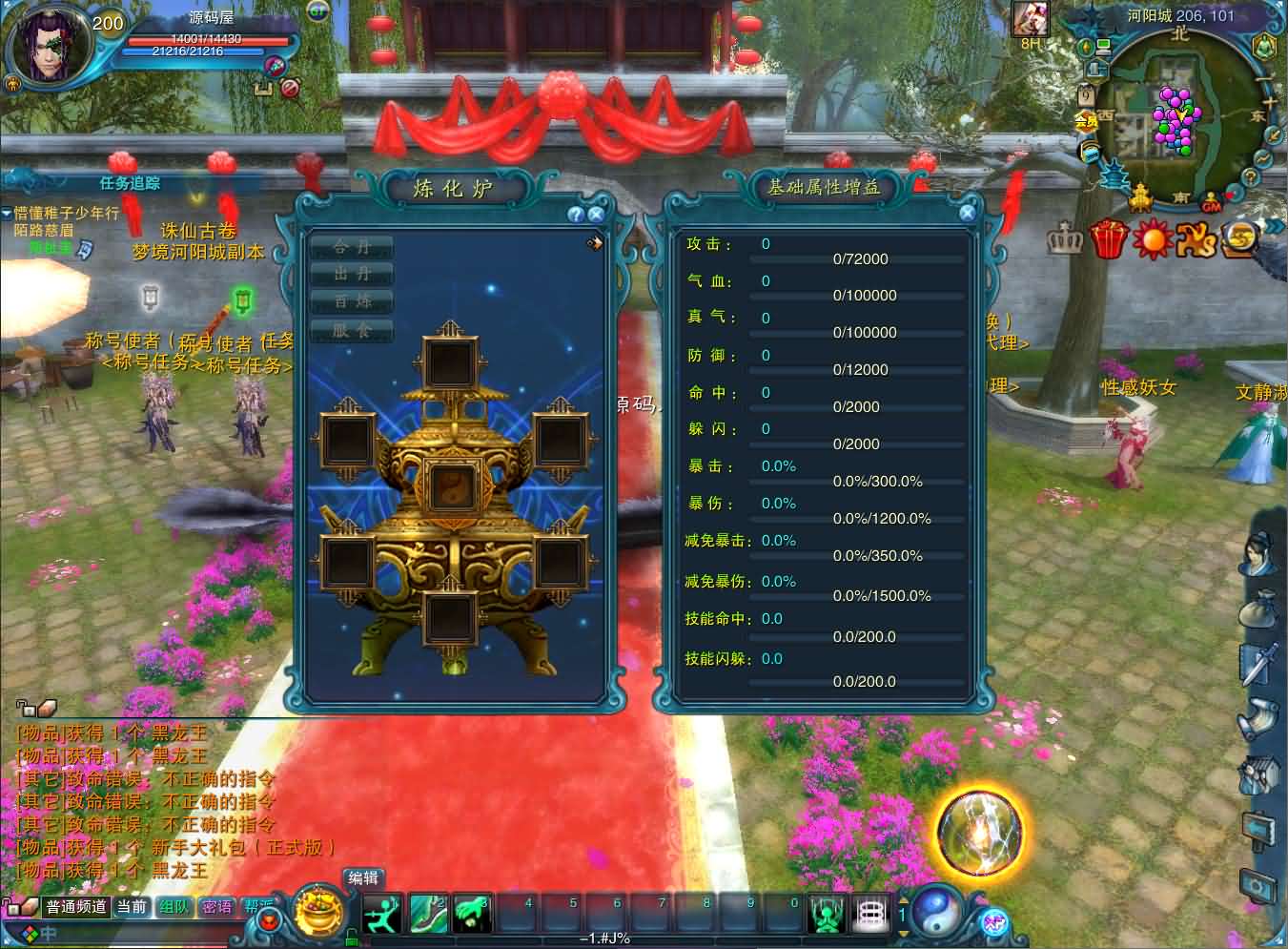
Task: Click the 合丹 button in furnace
Action: (x=352, y=246)
